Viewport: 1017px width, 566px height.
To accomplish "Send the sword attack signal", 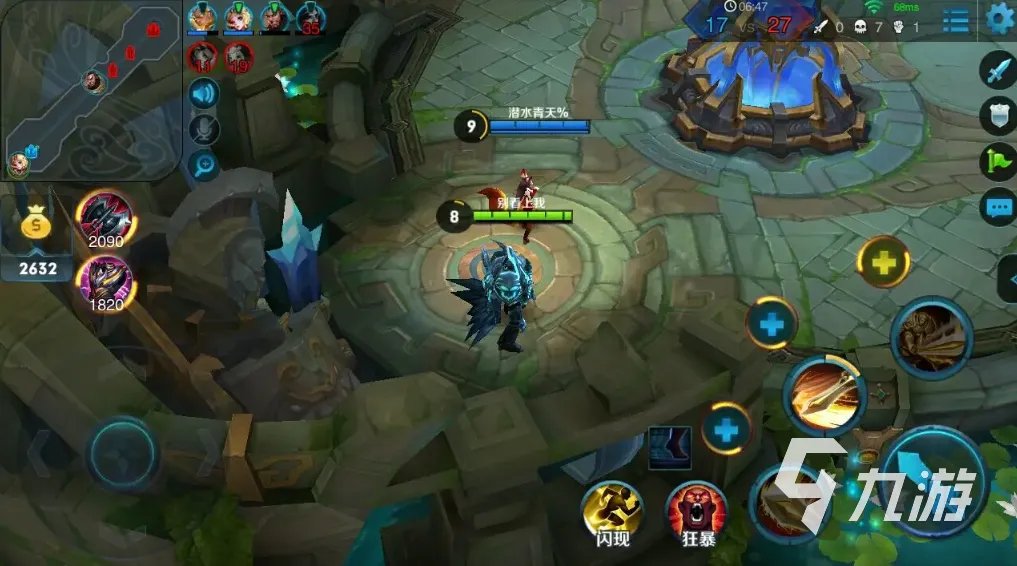I will tap(999, 70).
